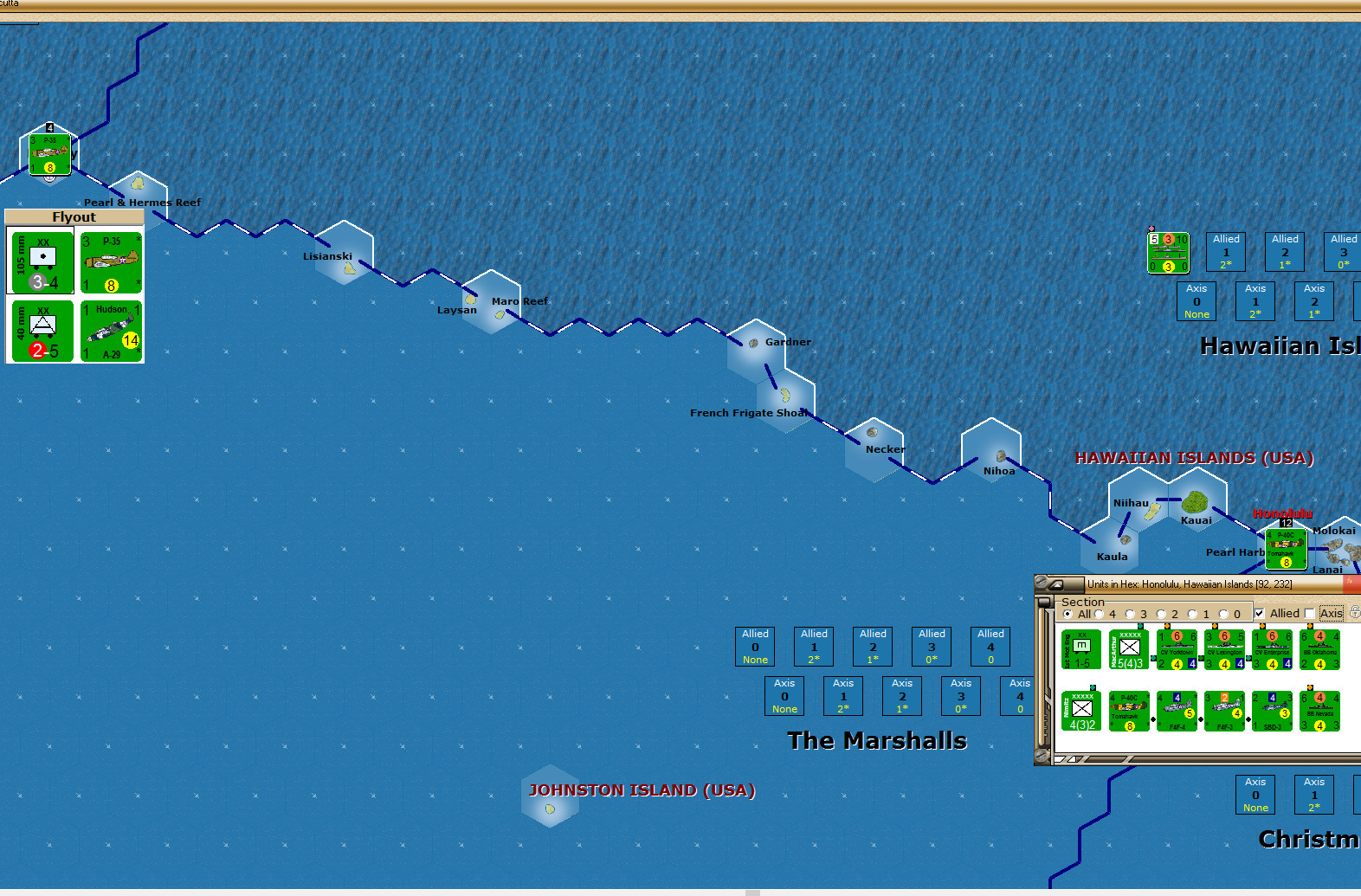Select the All Section radio button
The height and width of the screenshot is (896, 1361).
click(1068, 614)
